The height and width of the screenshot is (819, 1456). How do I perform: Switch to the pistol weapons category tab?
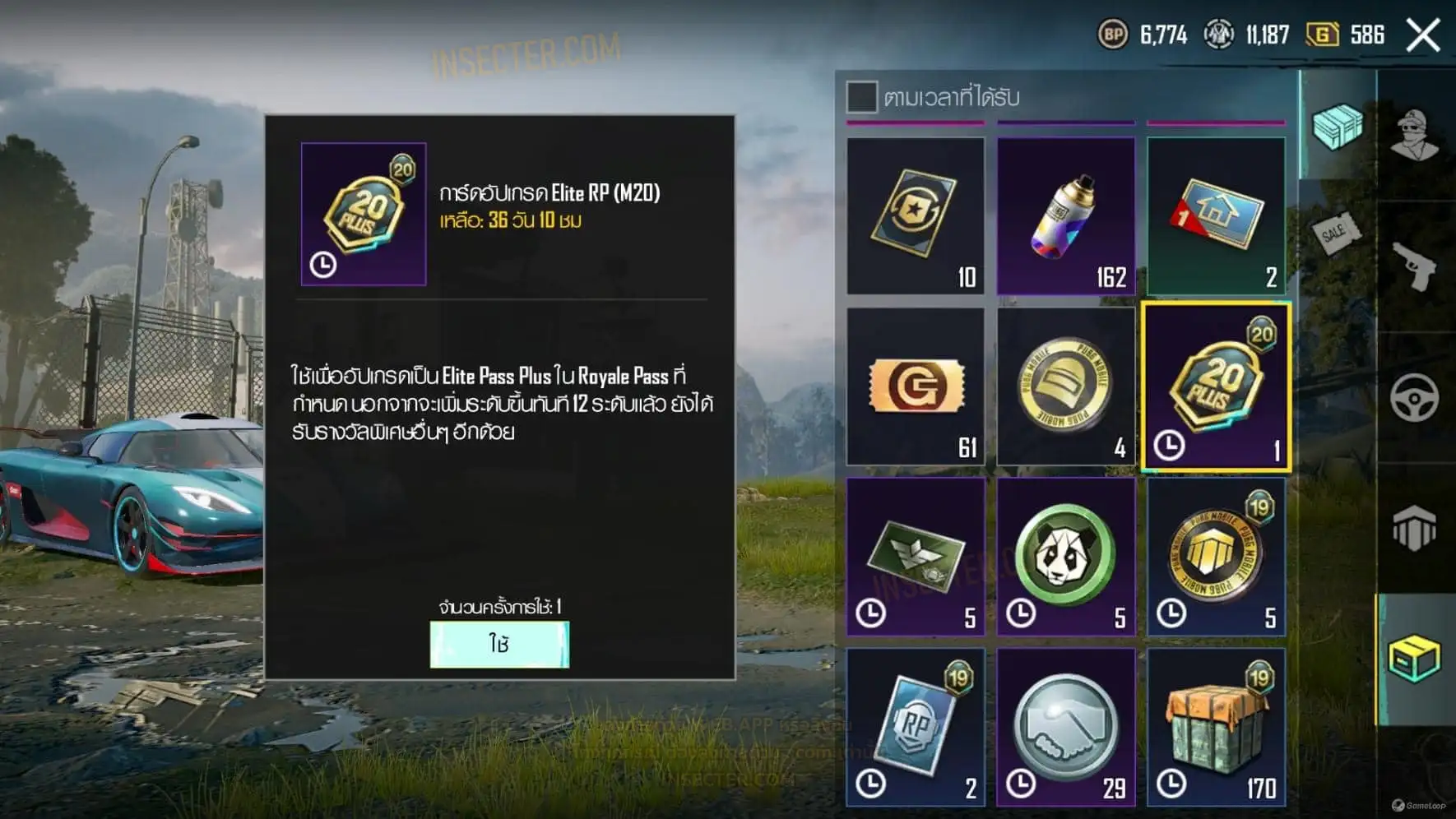pyautogui.click(x=1415, y=266)
